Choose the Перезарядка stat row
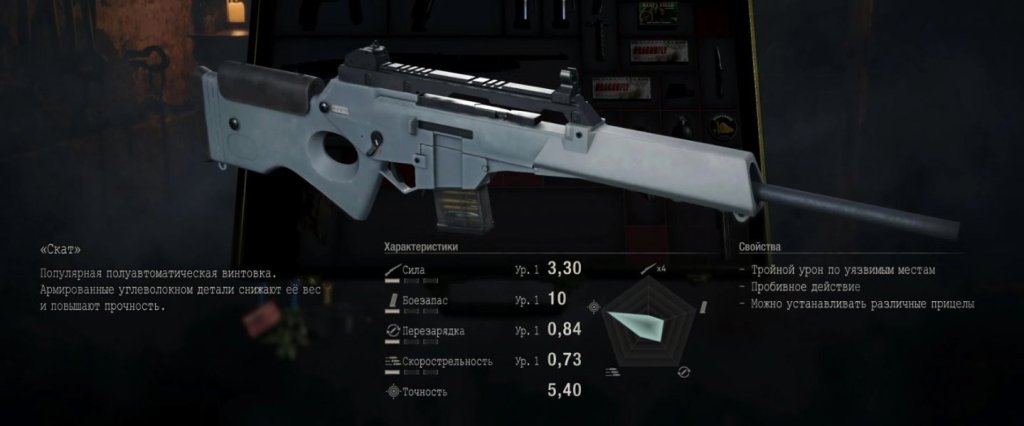This screenshot has height=426, width=1024. pyautogui.click(x=480, y=331)
